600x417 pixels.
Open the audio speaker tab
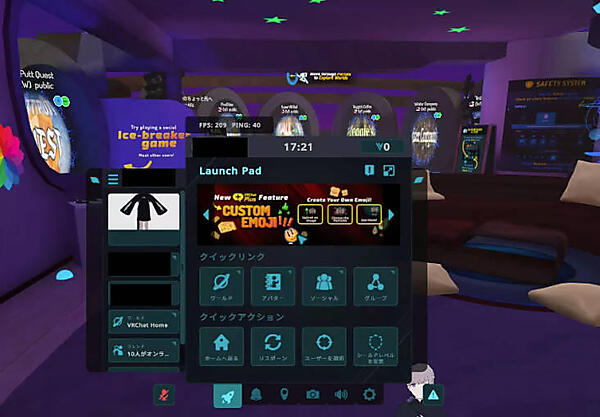pyautogui.click(x=341, y=395)
